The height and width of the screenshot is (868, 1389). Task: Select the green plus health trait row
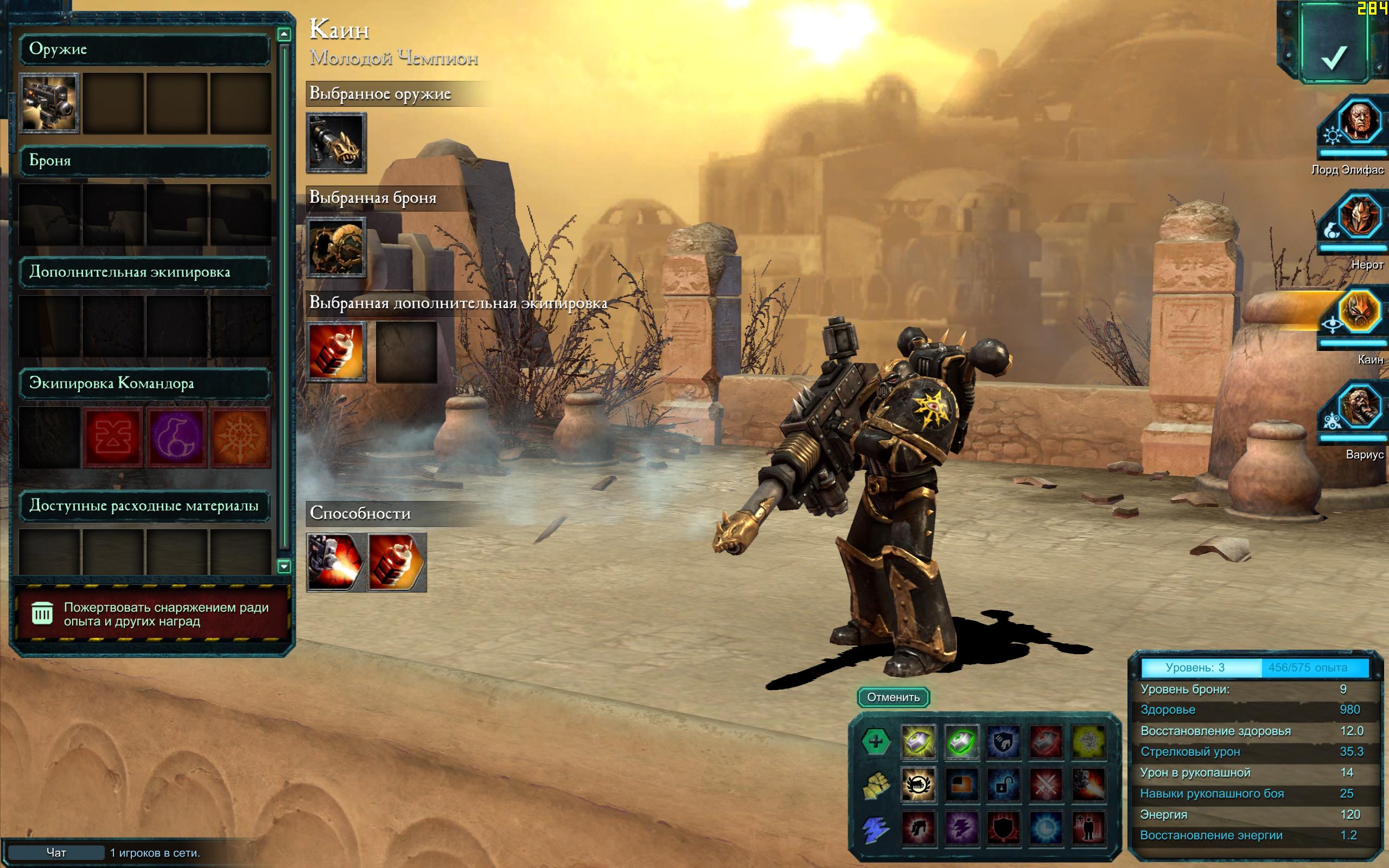[x=875, y=741]
